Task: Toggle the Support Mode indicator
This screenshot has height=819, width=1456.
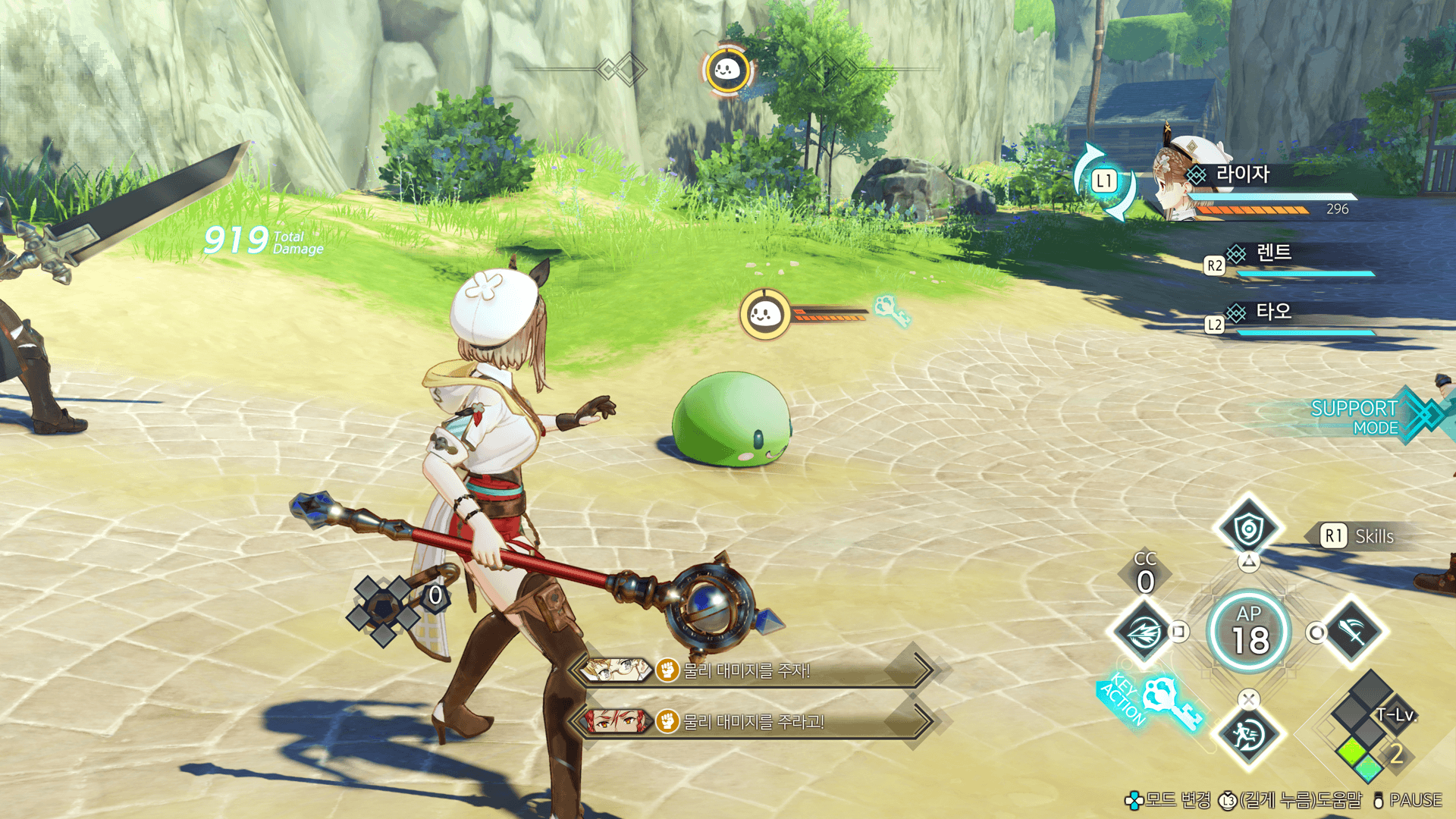Action: pos(1365,417)
